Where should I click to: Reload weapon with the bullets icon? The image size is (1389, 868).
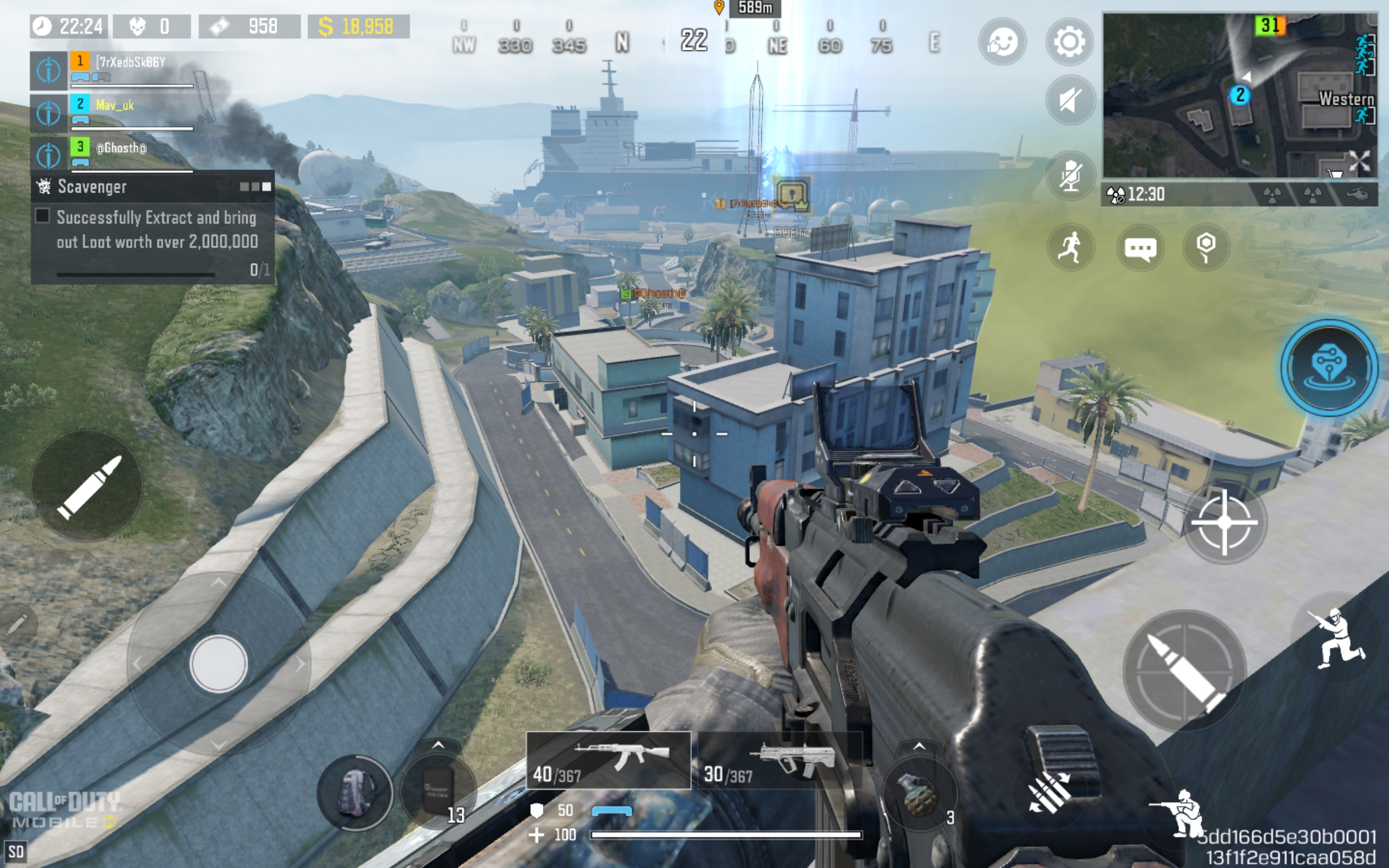(1049, 791)
